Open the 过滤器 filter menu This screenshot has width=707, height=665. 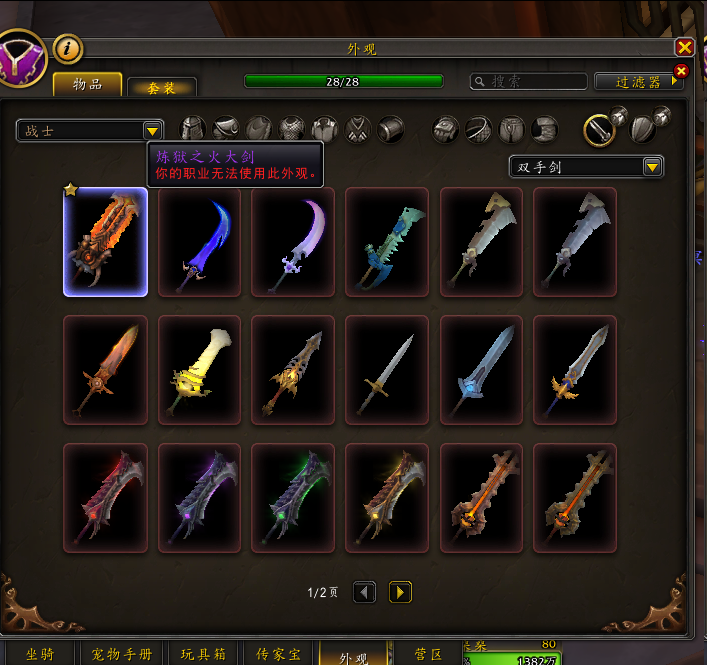[638, 82]
